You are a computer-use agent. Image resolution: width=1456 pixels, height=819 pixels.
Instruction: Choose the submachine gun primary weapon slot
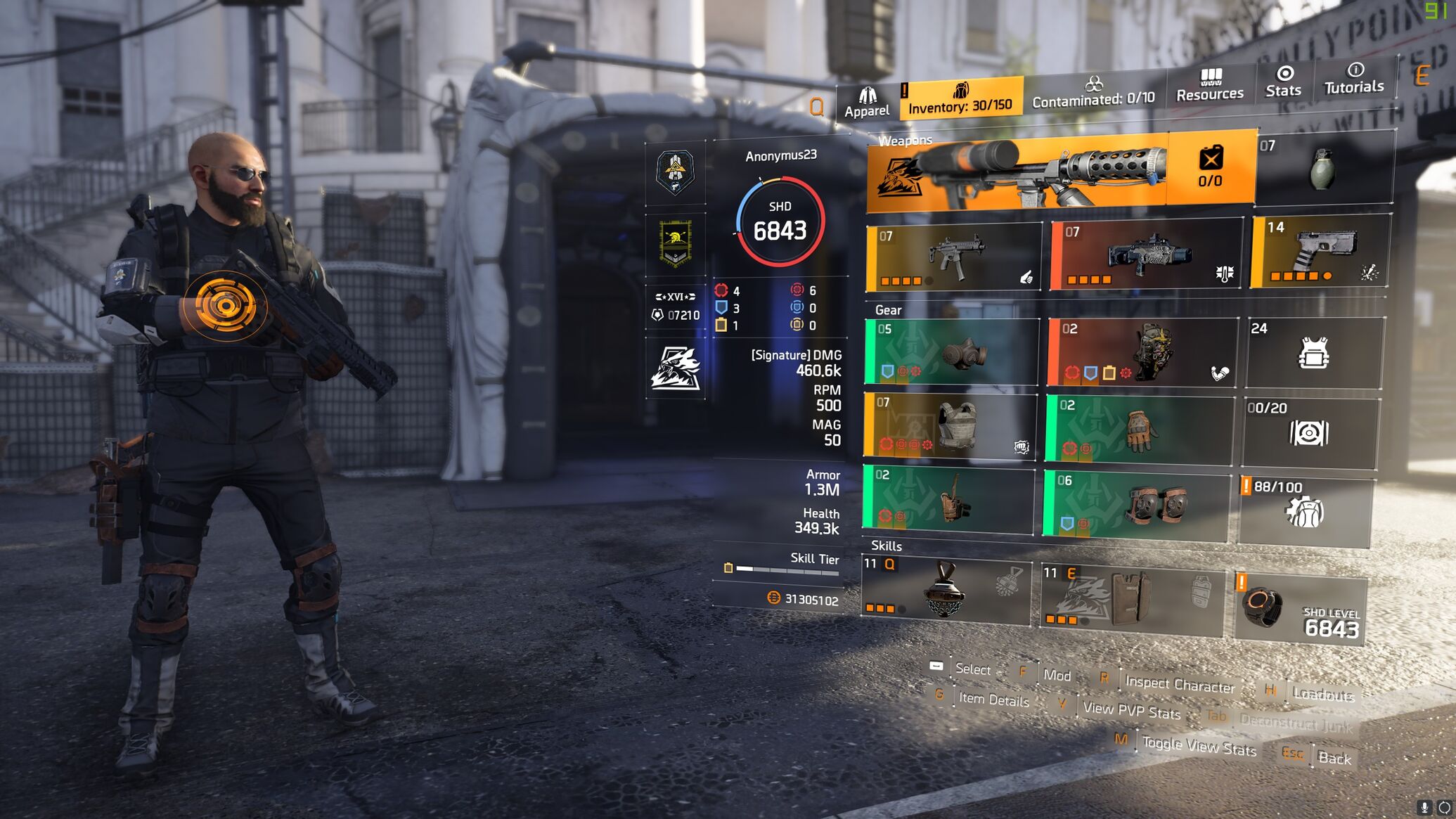[x=953, y=257]
